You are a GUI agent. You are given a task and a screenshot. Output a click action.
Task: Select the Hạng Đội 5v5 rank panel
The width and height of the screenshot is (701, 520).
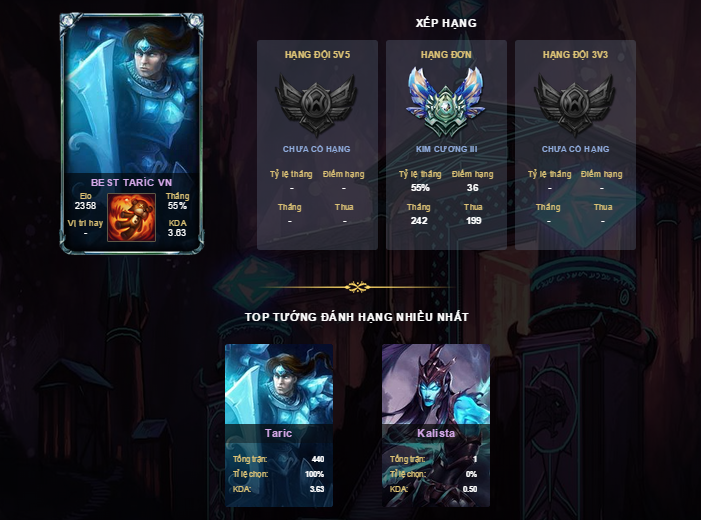click(x=317, y=145)
